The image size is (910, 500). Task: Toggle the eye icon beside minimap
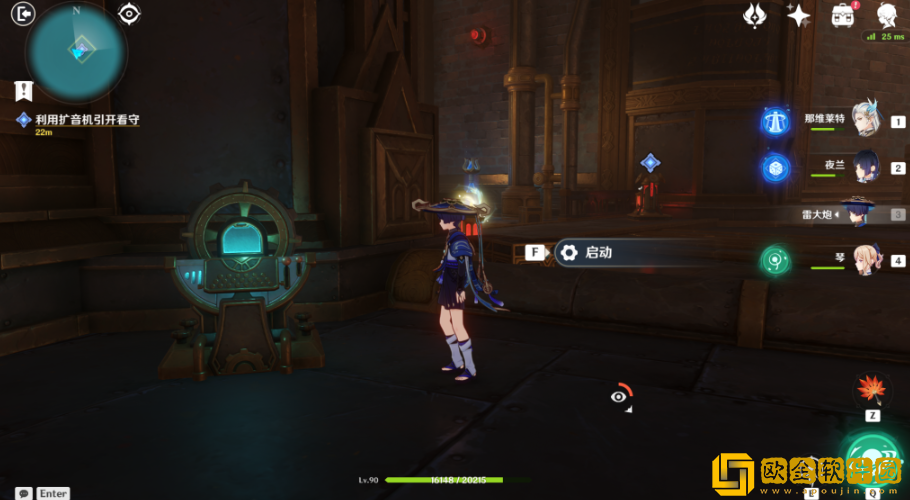(129, 13)
